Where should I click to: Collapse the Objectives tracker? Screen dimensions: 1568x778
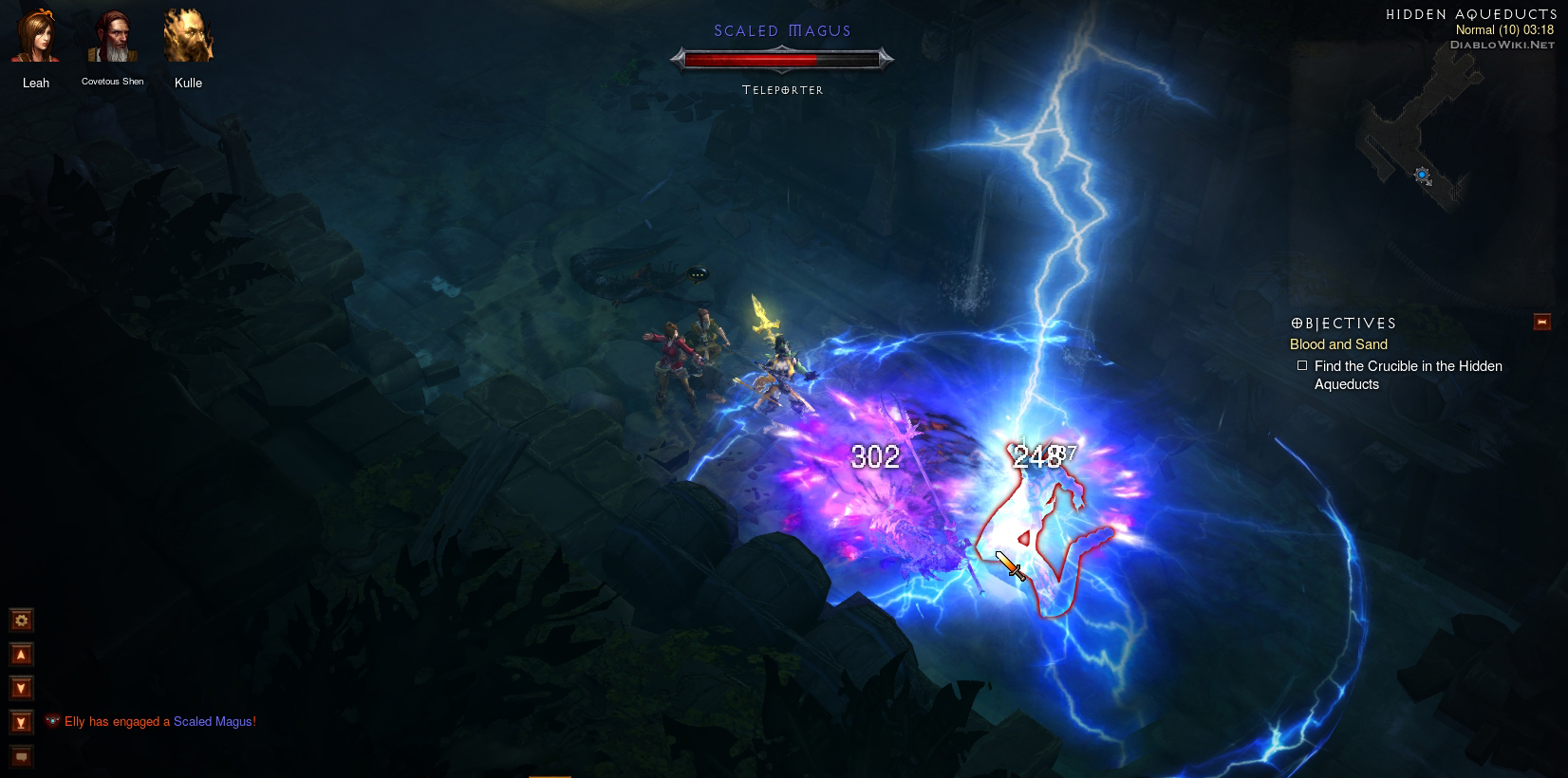1541,323
